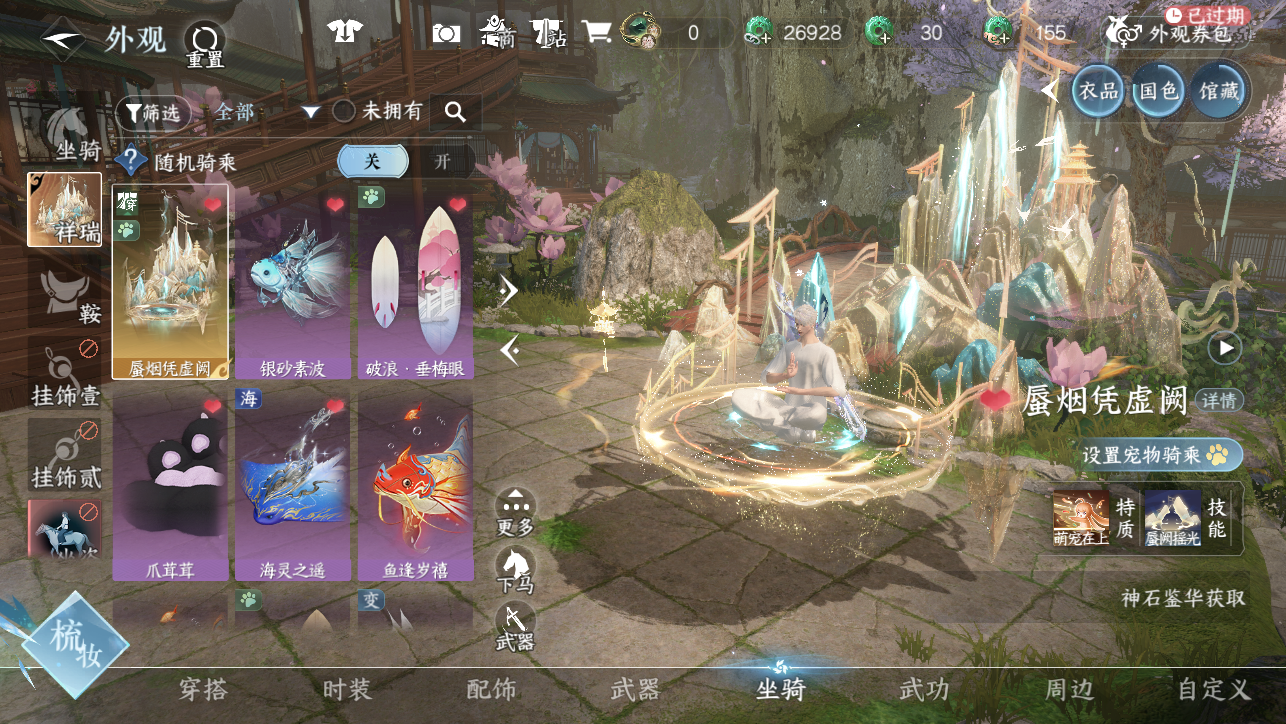Open the 挂饰壹 ornament category
Screen dimensions: 1286x724
[x=65, y=373]
